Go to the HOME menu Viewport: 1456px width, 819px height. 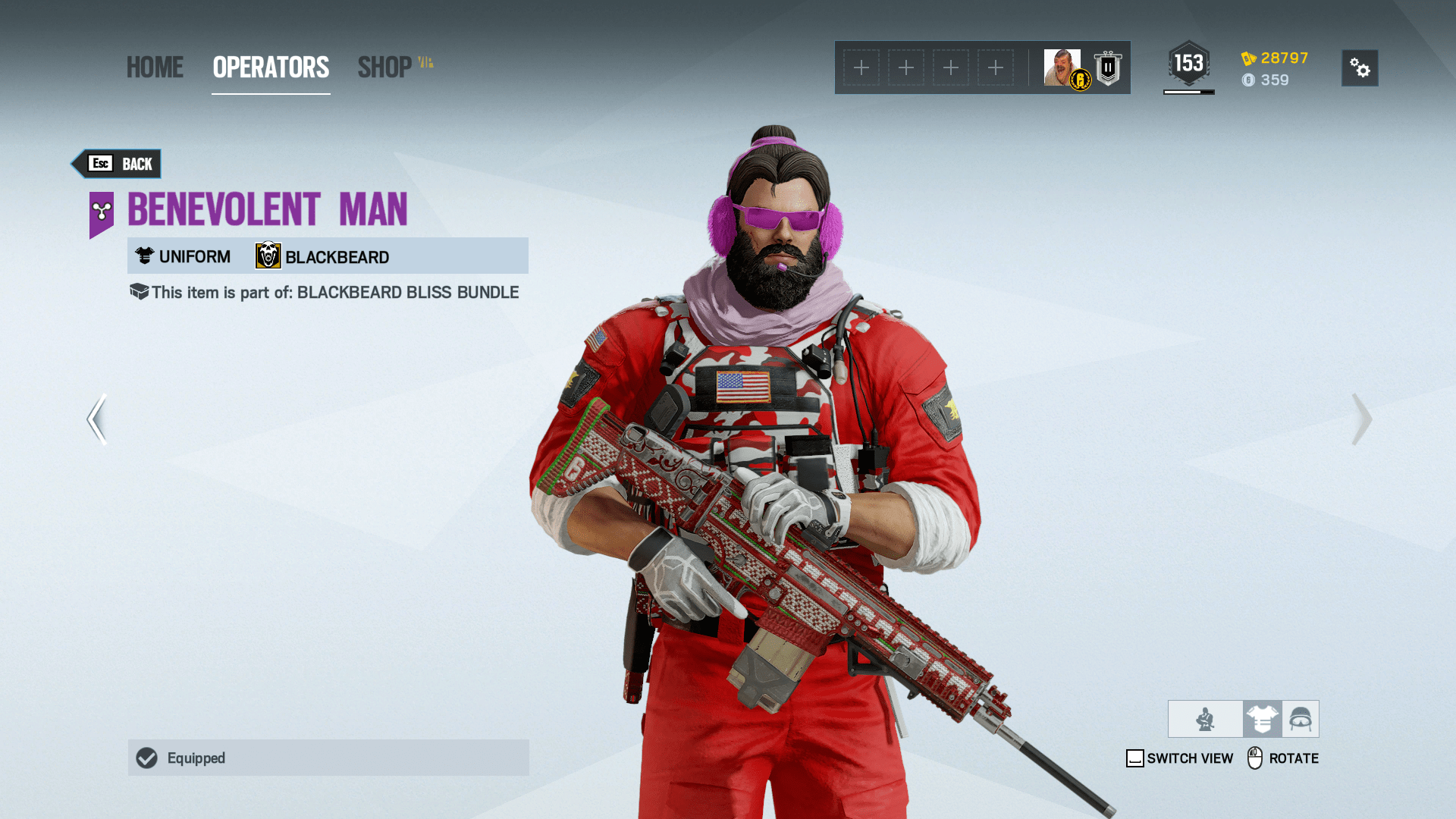coord(155,67)
